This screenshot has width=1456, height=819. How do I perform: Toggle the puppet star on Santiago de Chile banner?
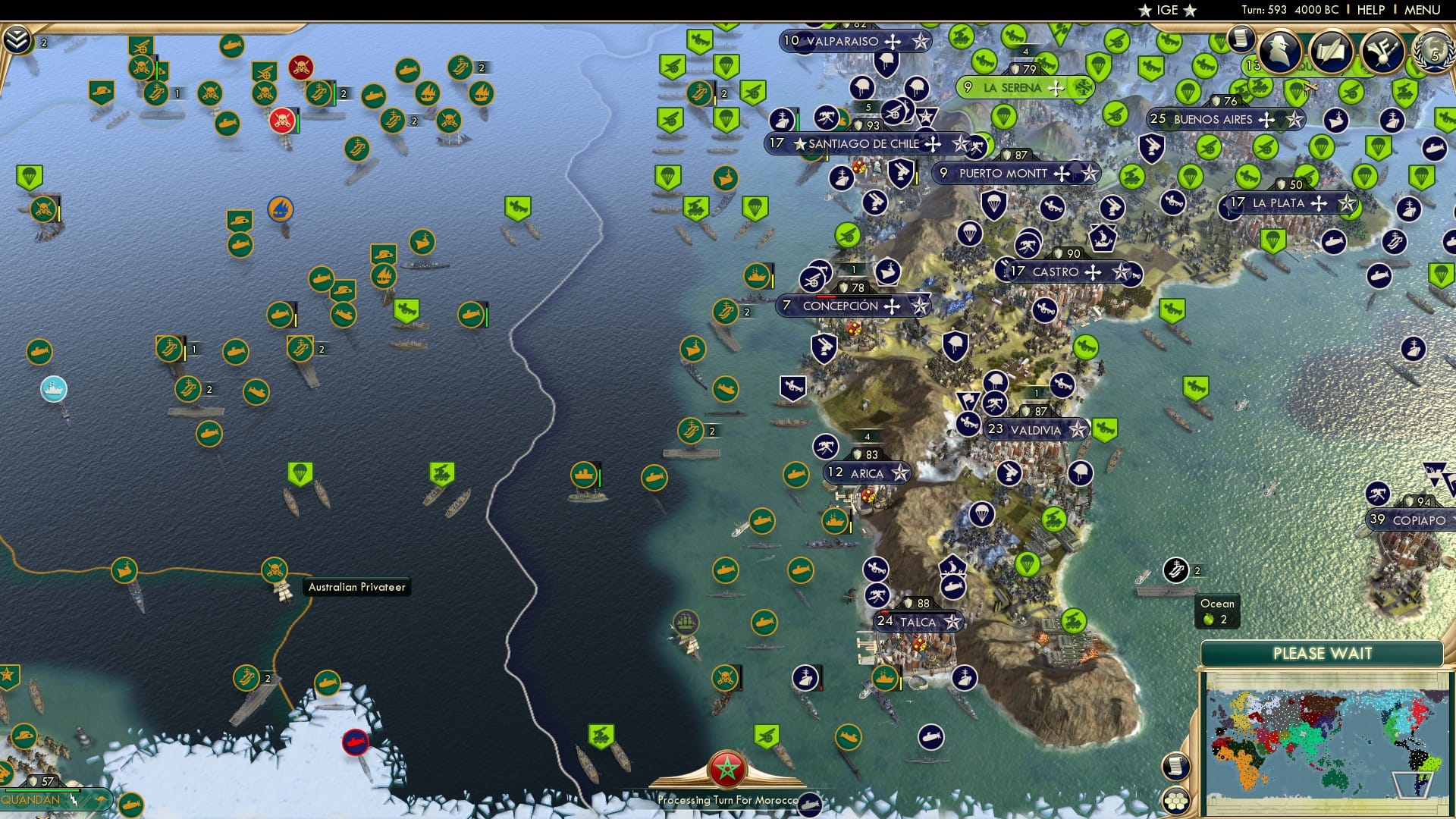point(961,143)
